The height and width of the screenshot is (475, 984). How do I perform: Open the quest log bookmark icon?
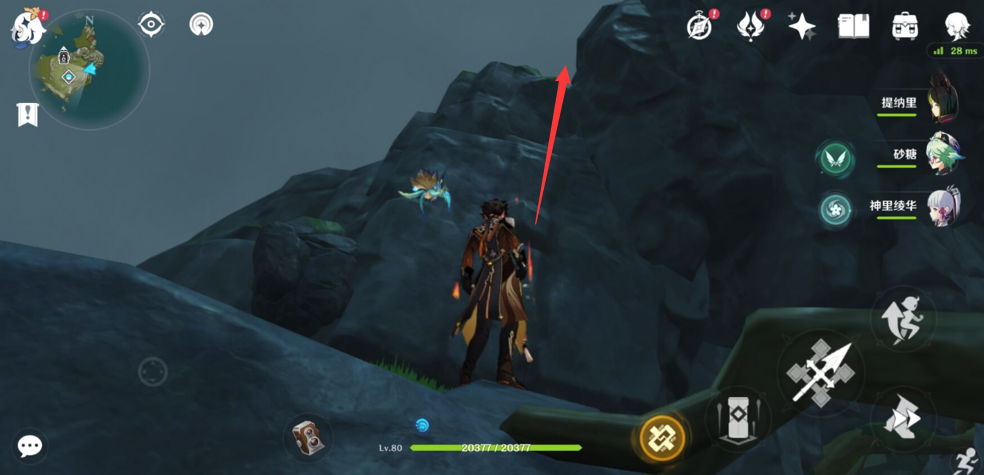point(27,114)
